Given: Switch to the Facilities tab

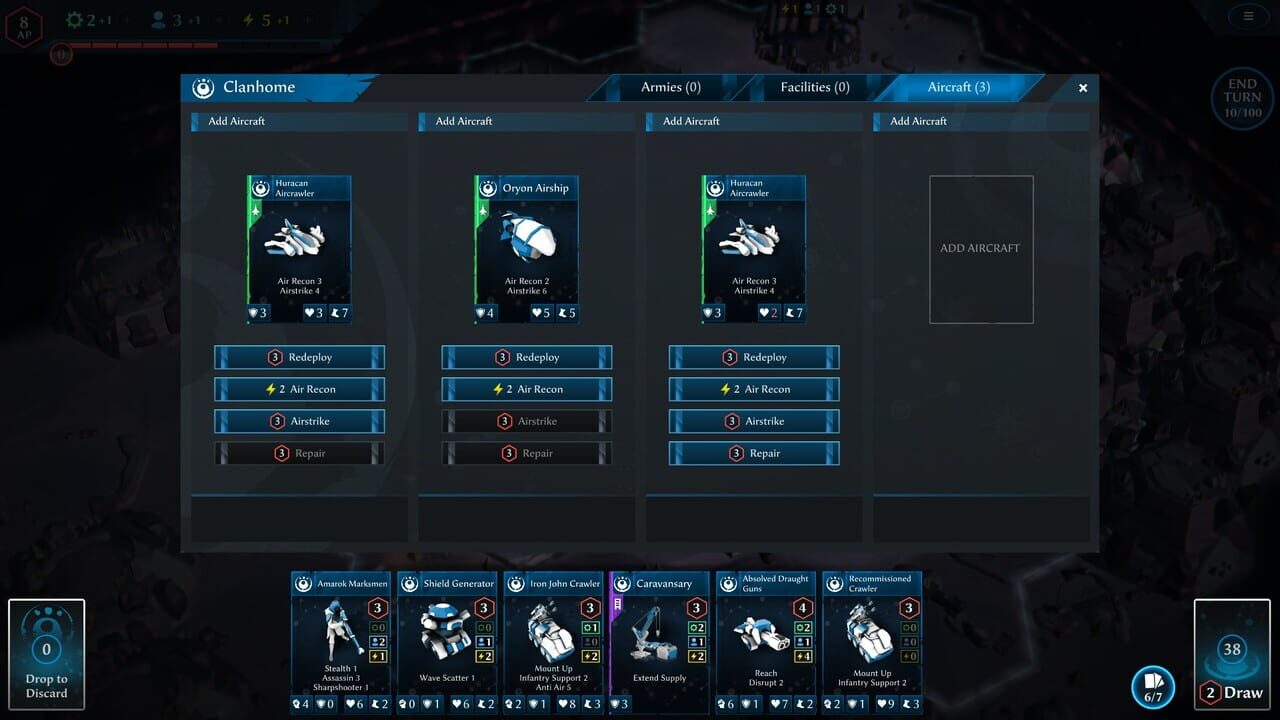Looking at the screenshot, I should coord(814,87).
